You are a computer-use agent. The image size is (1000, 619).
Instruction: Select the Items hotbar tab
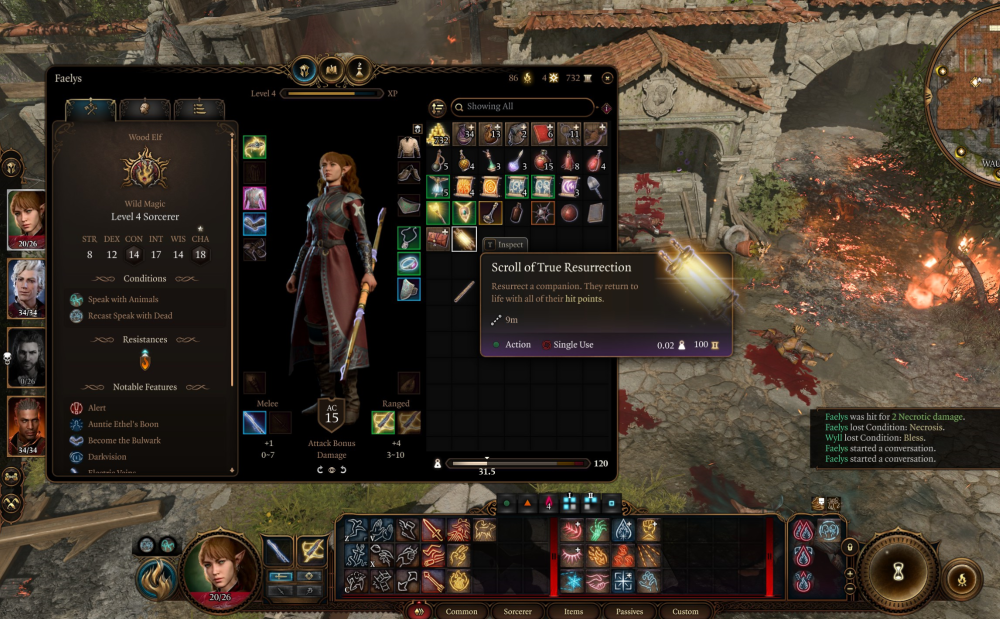(x=573, y=611)
